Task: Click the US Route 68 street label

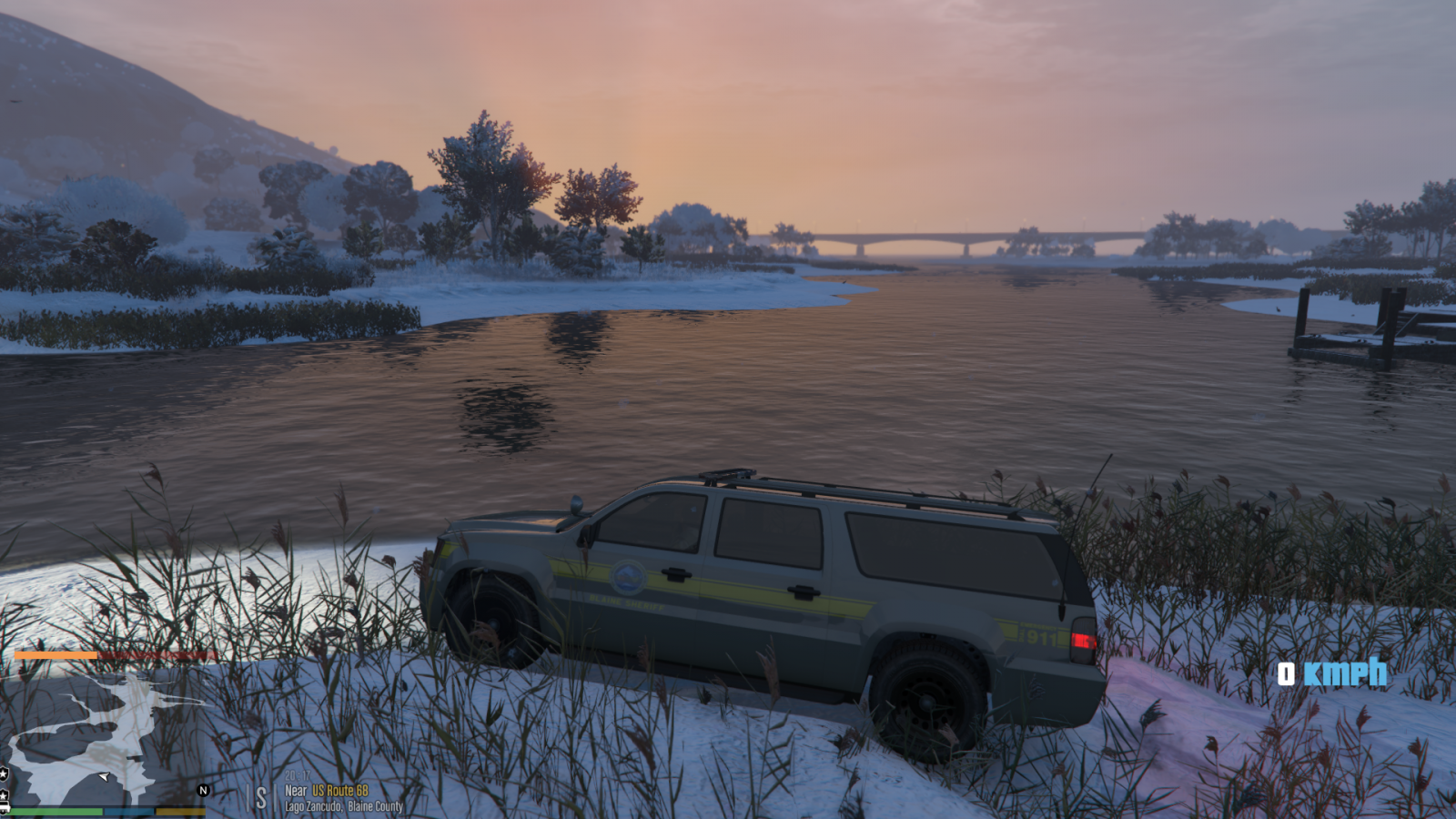Action: pos(339,791)
